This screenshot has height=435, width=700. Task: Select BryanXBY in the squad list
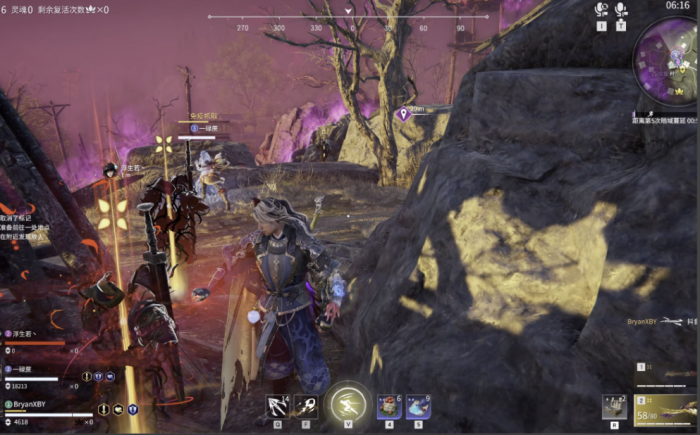(x=28, y=404)
